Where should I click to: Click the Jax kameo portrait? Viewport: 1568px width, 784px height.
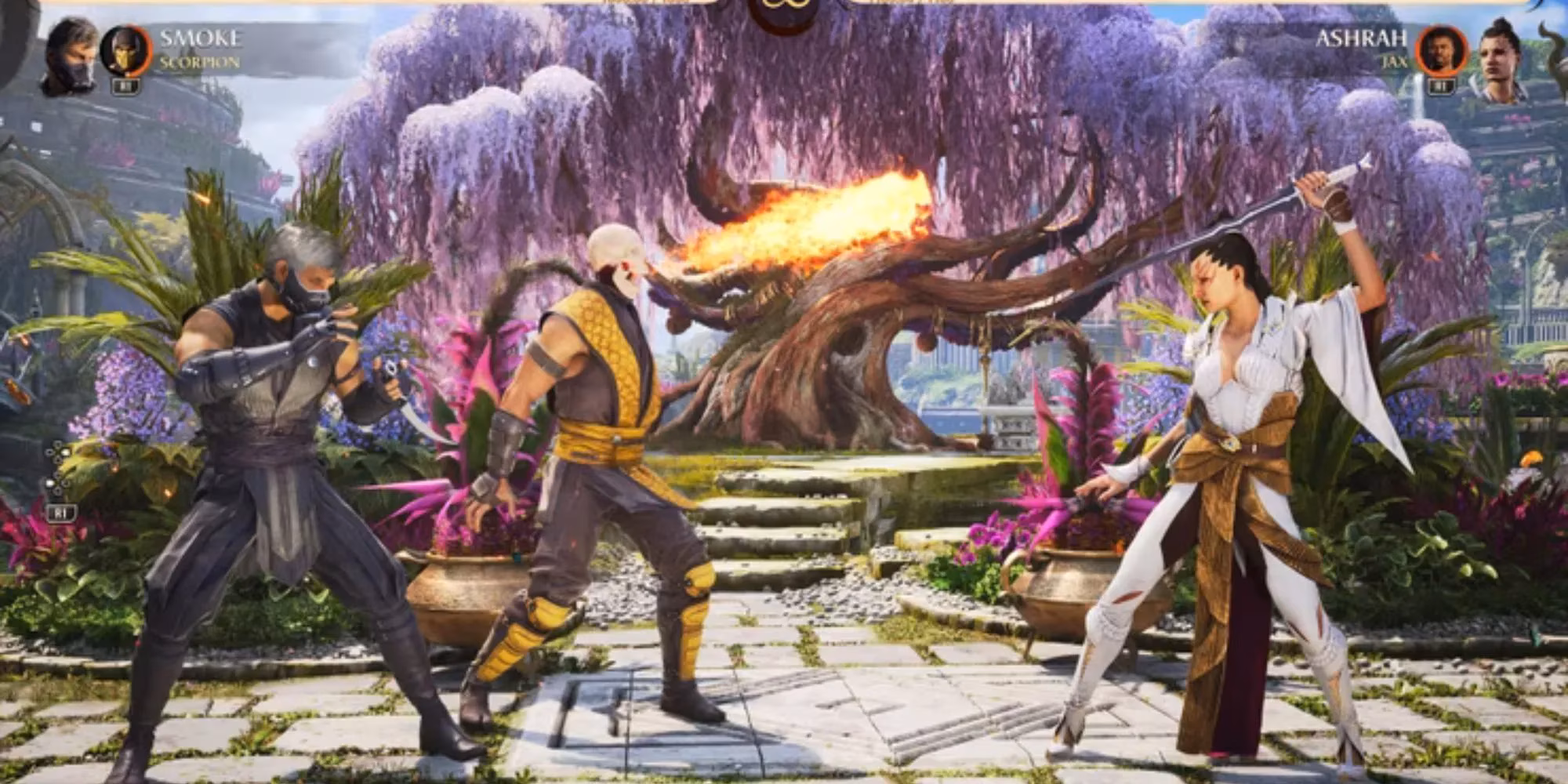pyautogui.click(x=1443, y=49)
